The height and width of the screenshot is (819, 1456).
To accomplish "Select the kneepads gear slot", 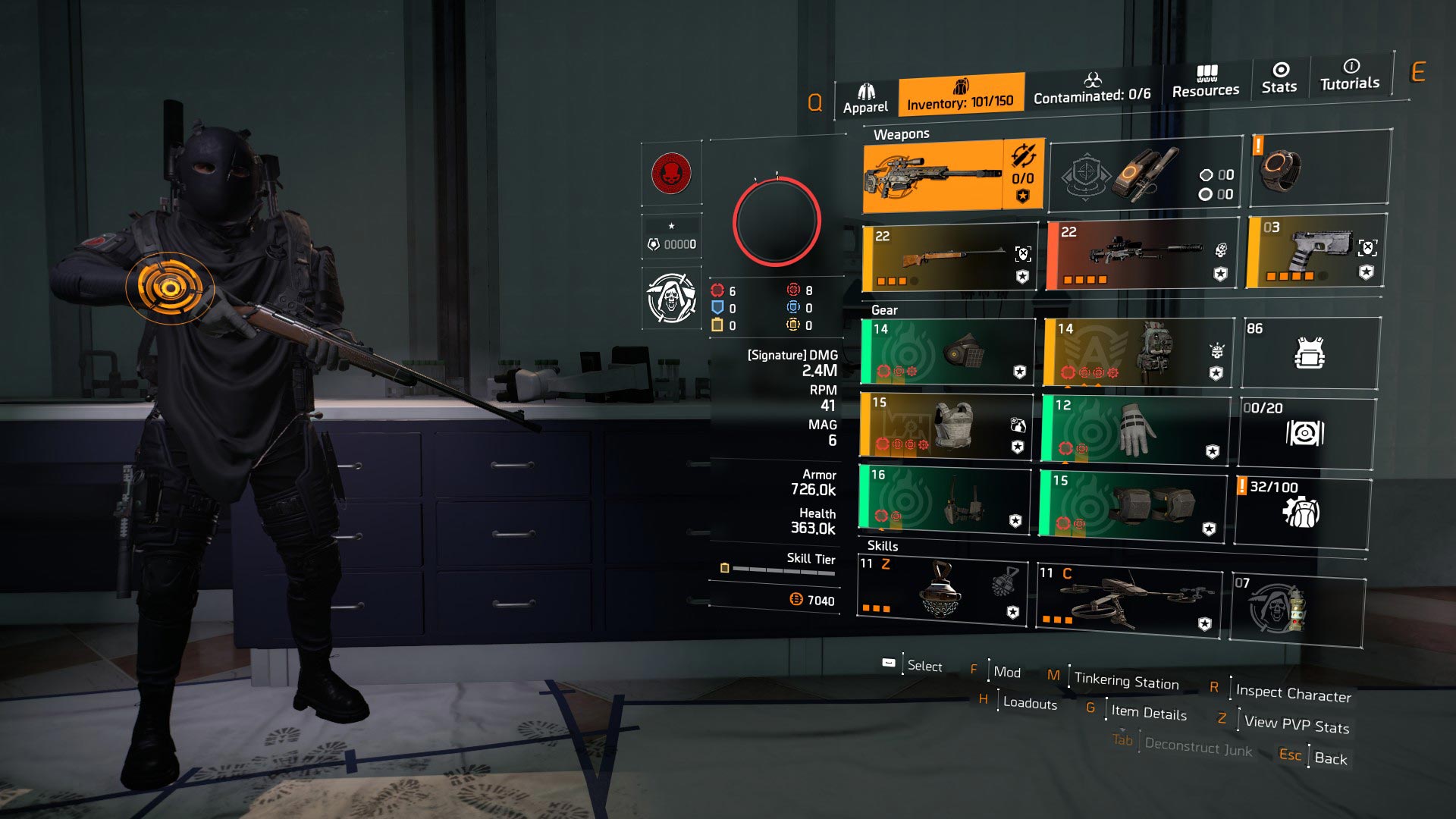I will 1133,504.
